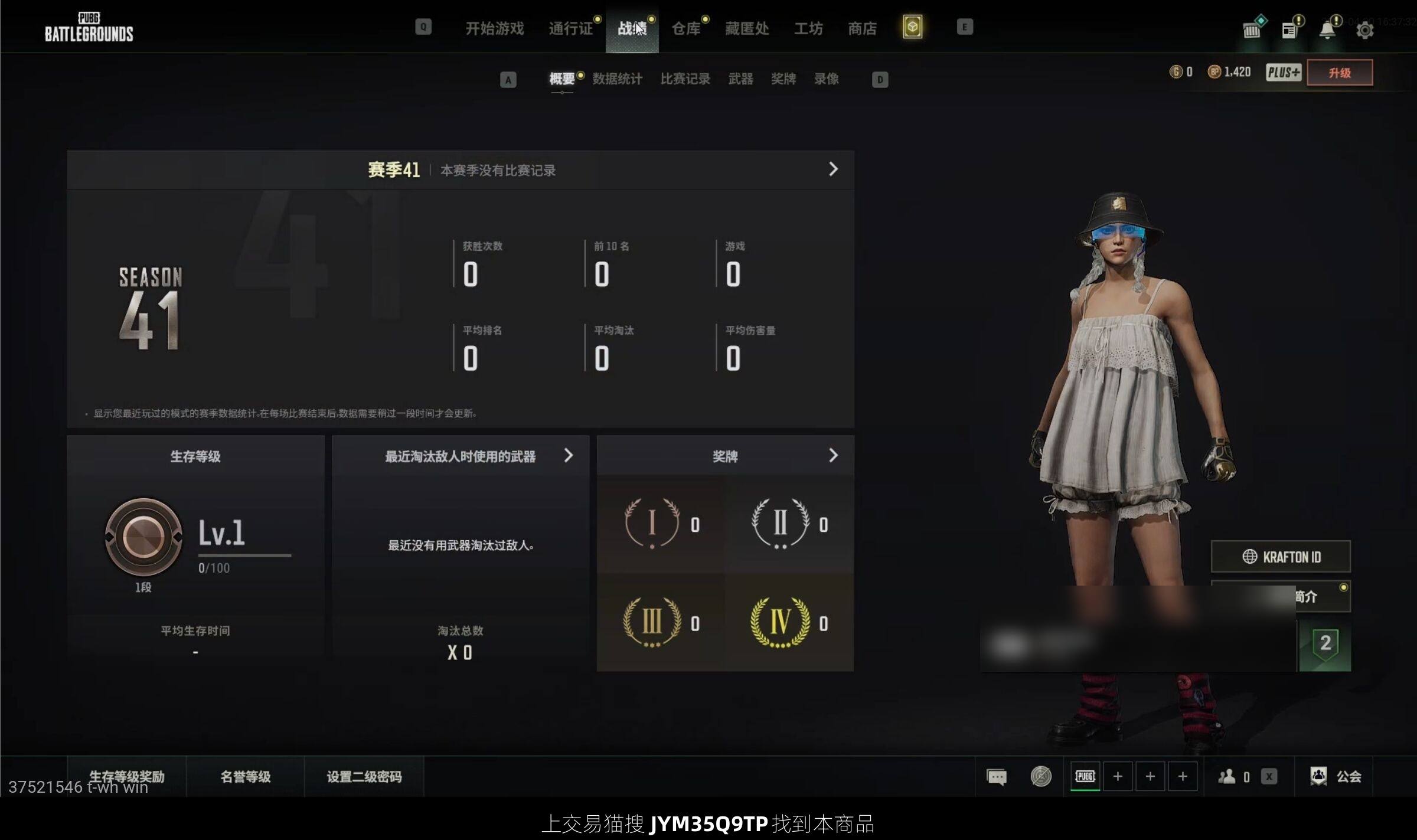Viewport: 1417px width, 840px height.
Task: Open the 工坊 workshop tab
Action: [x=808, y=28]
